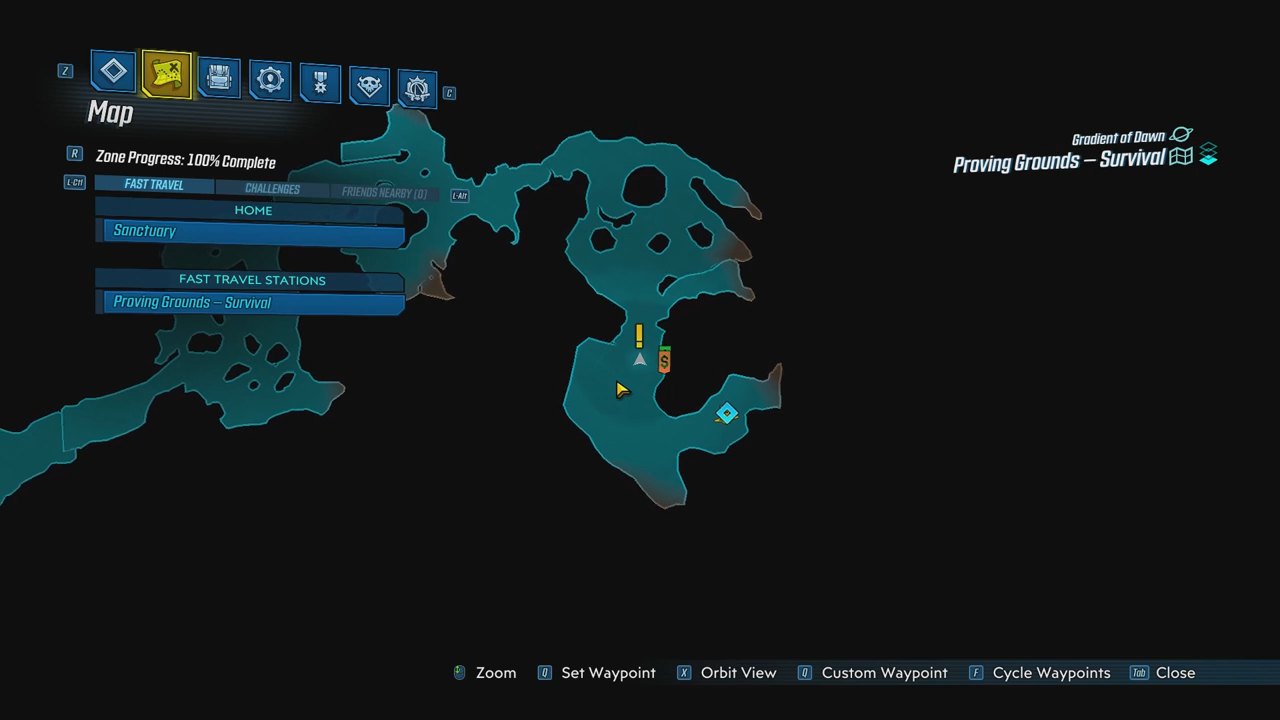Switch to the Fast Travel list tab
The height and width of the screenshot is (720, 1280).
point(154,185)
